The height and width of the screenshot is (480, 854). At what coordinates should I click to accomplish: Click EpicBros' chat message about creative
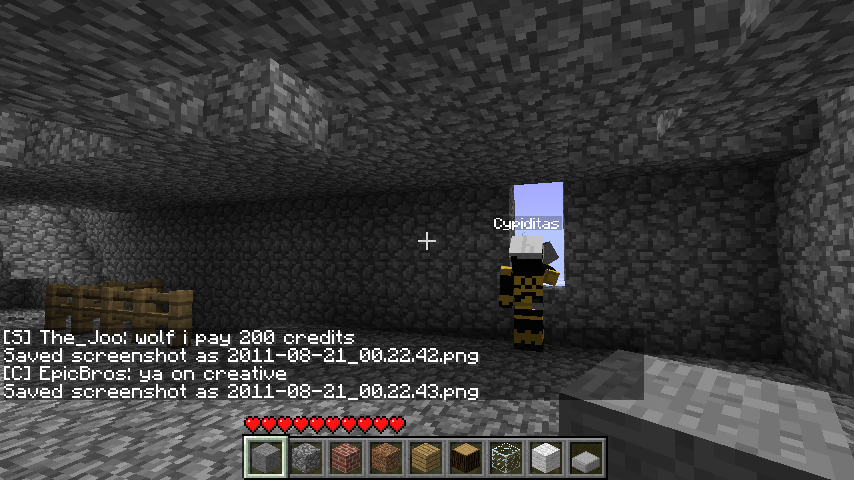[146, 374]
